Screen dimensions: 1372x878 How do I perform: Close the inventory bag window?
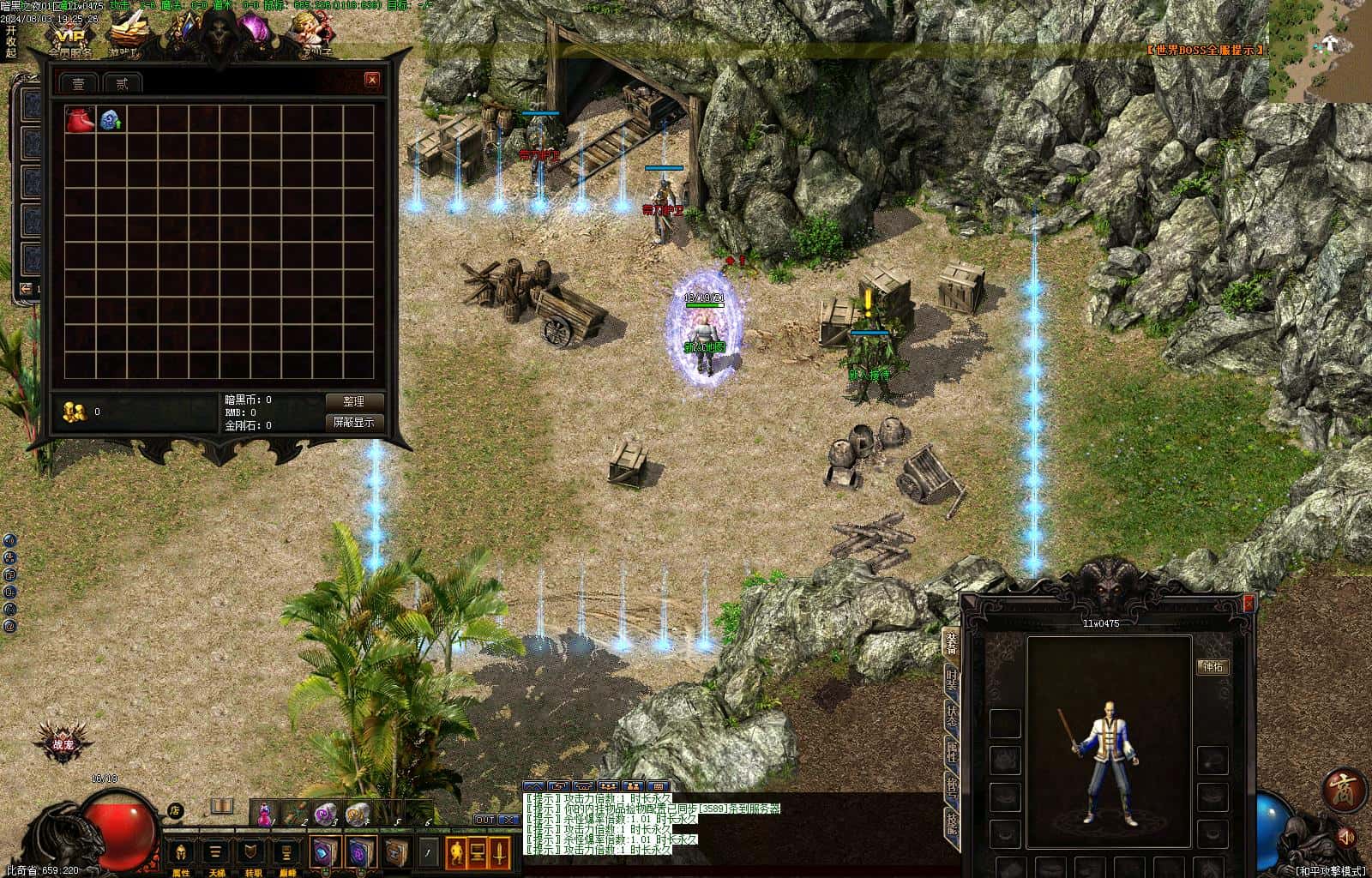[371, 80]
